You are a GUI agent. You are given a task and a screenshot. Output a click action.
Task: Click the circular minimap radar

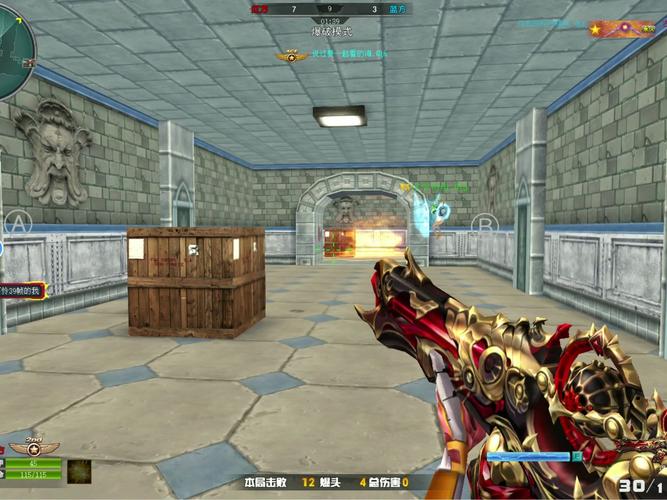pyautogui.click(x=12, y=52)
